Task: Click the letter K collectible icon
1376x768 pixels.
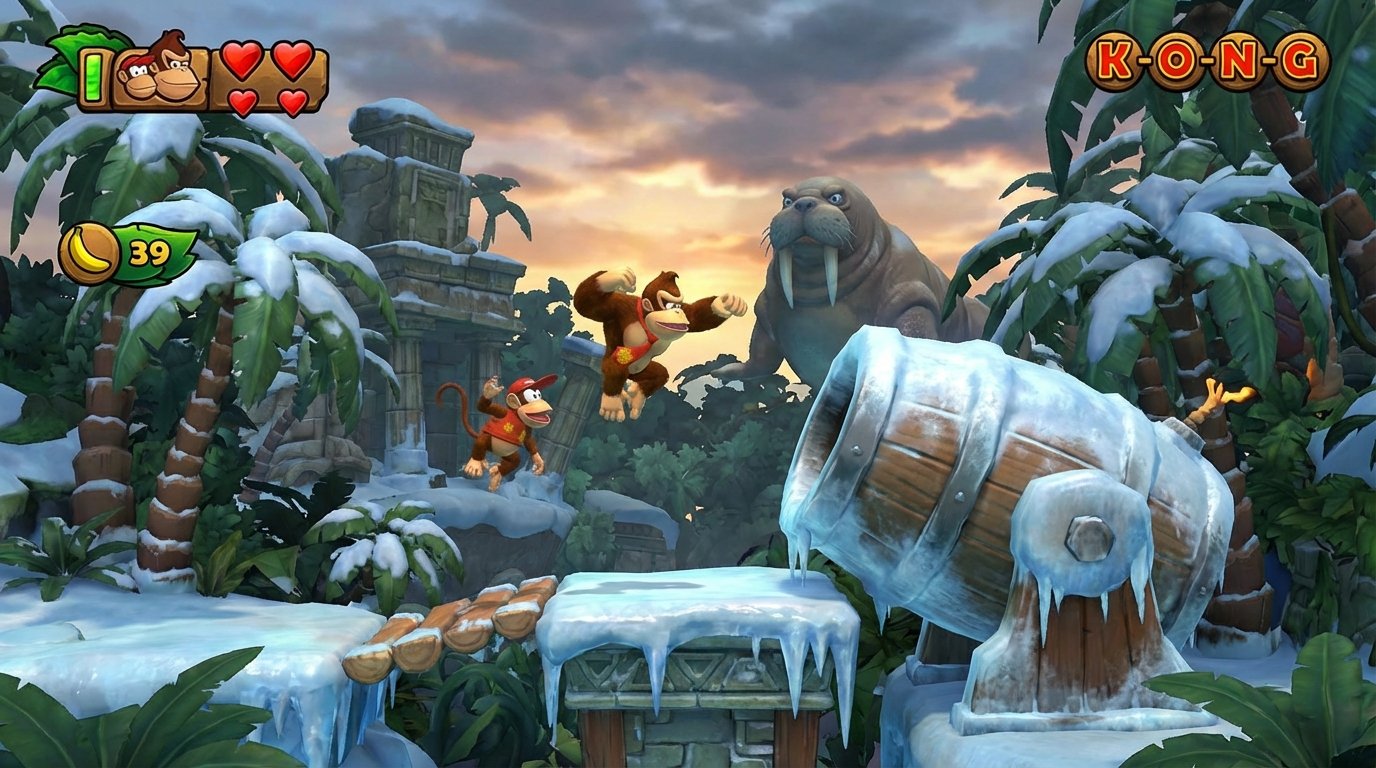Action: [x=1112, y=58]
